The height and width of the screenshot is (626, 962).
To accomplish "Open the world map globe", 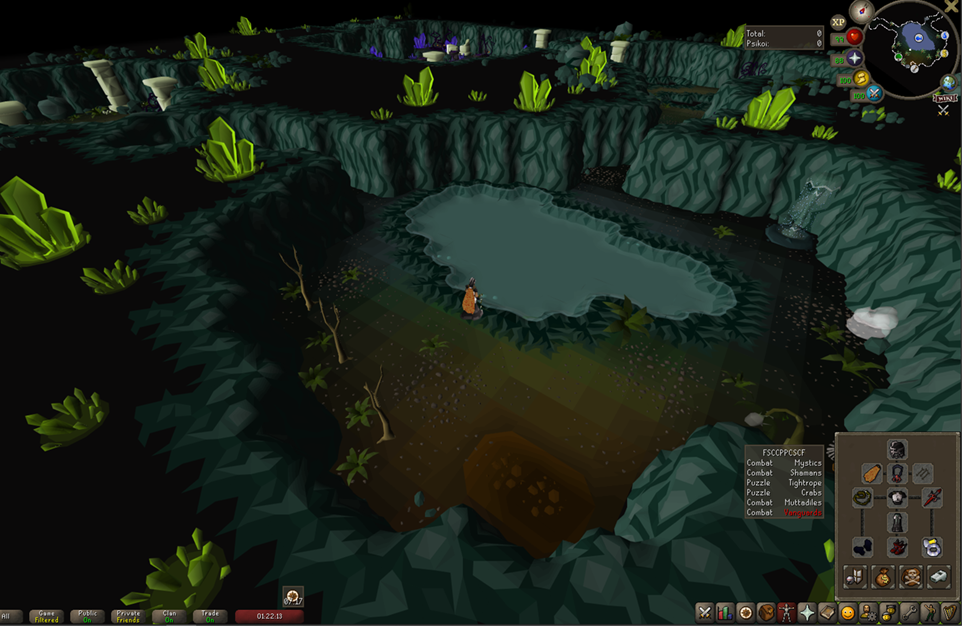I will [x=948, y=83].
